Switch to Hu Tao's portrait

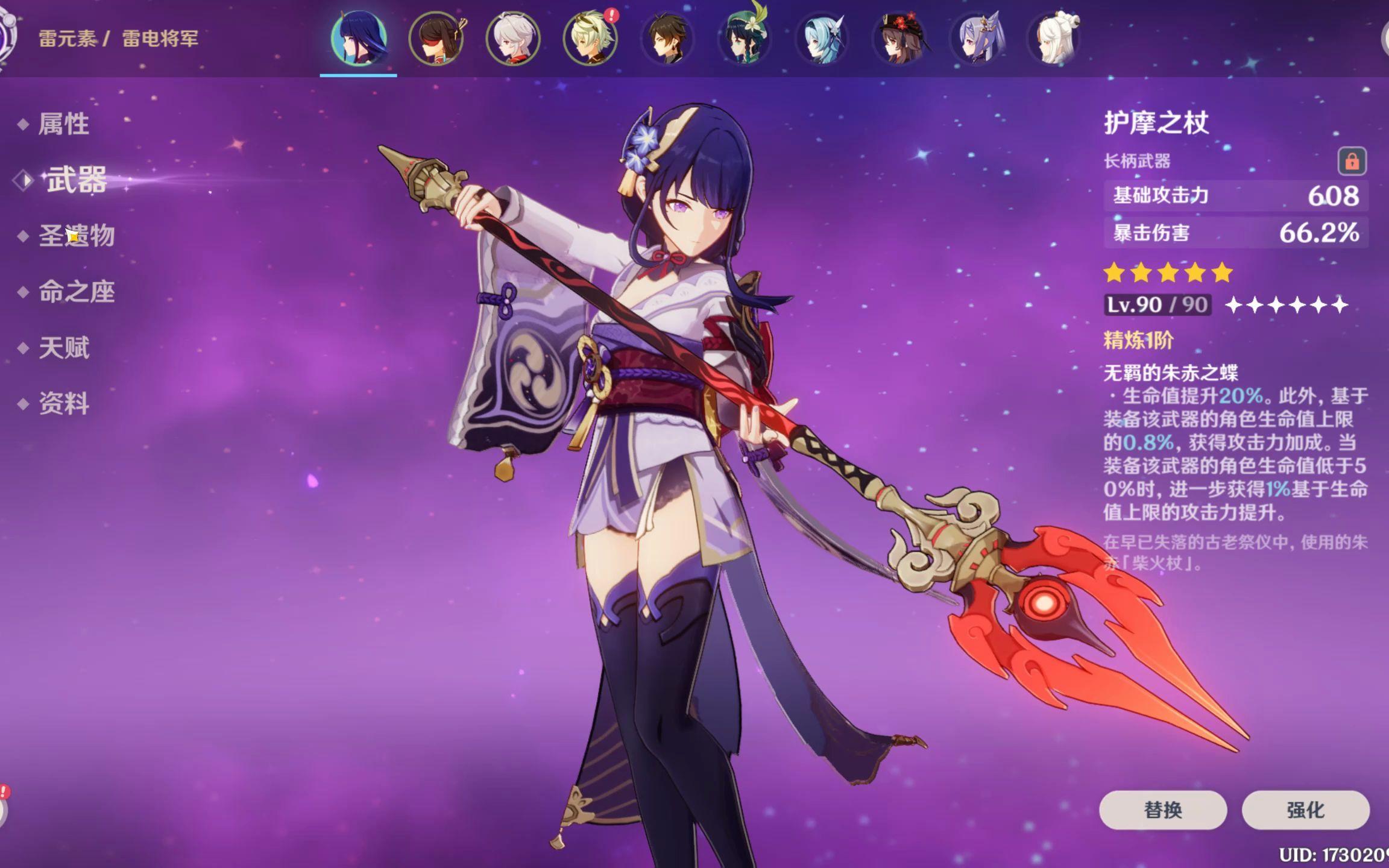tap(899, 39)
